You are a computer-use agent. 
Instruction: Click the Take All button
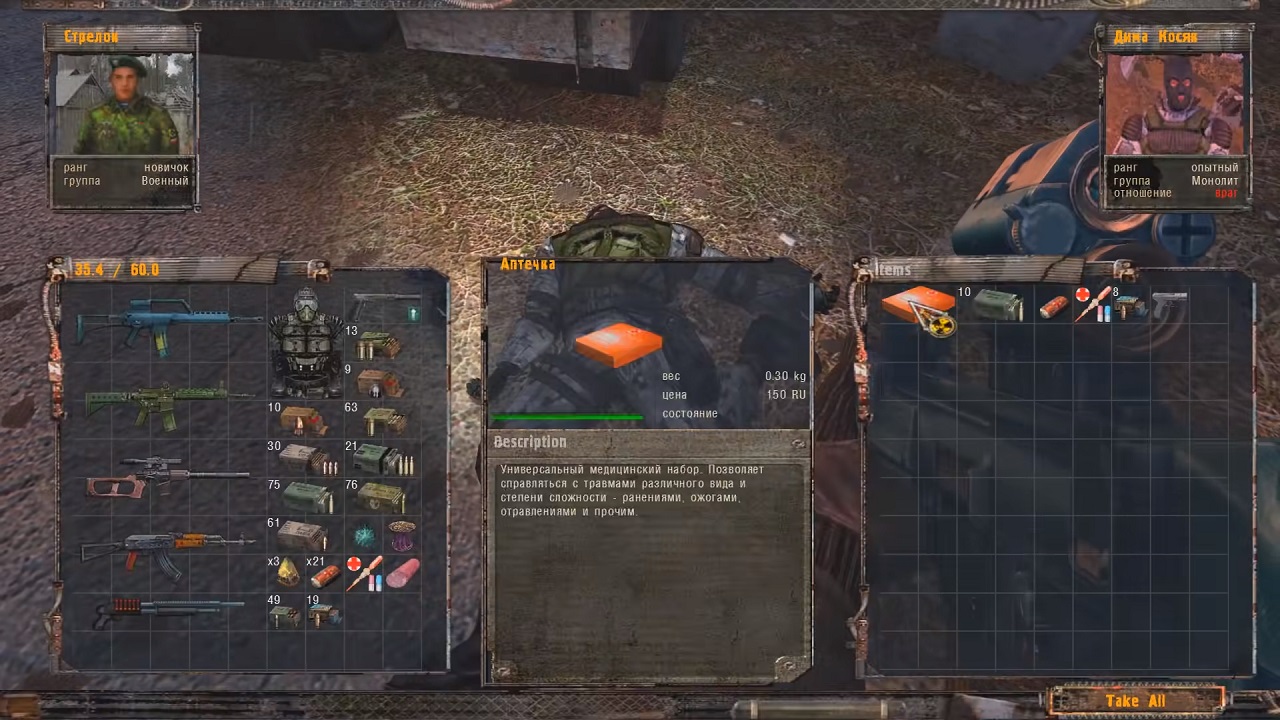pyautogui.click(x=1135, y=700)
